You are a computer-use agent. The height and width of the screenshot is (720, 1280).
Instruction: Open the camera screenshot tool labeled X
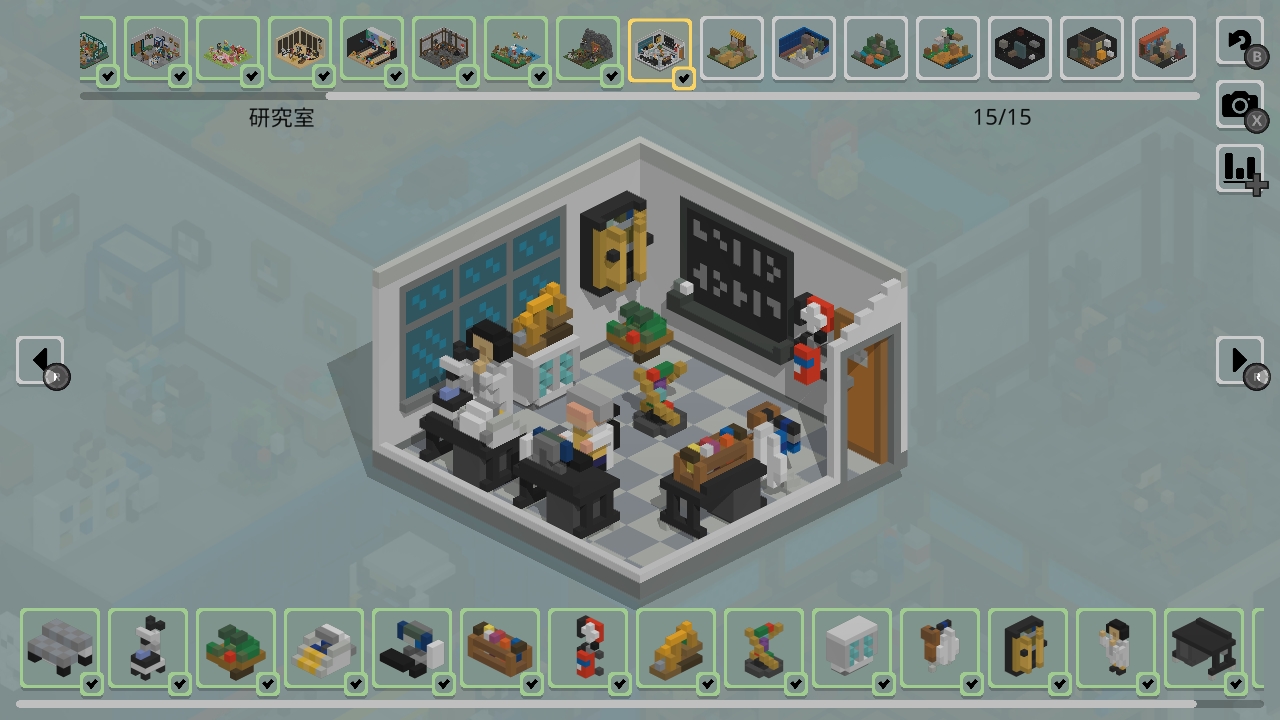click(x=1240, y=104)
